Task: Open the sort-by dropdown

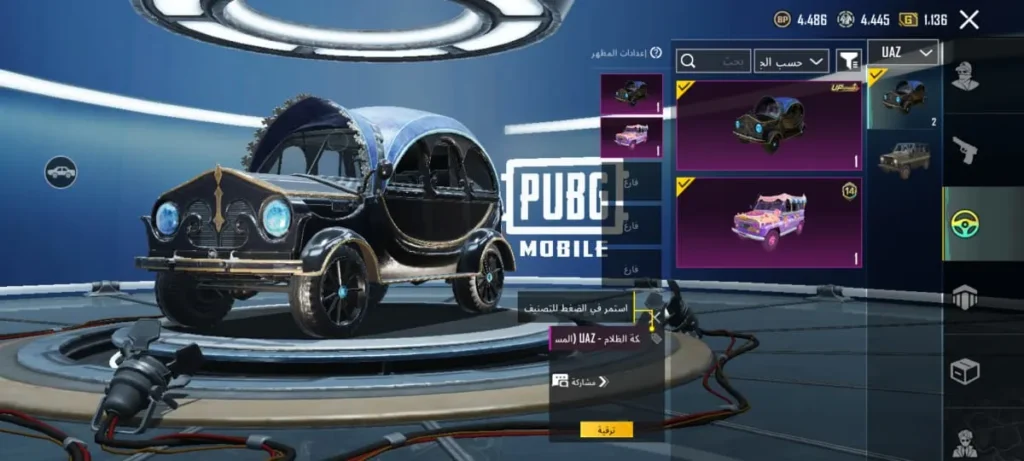Action: 791,62
